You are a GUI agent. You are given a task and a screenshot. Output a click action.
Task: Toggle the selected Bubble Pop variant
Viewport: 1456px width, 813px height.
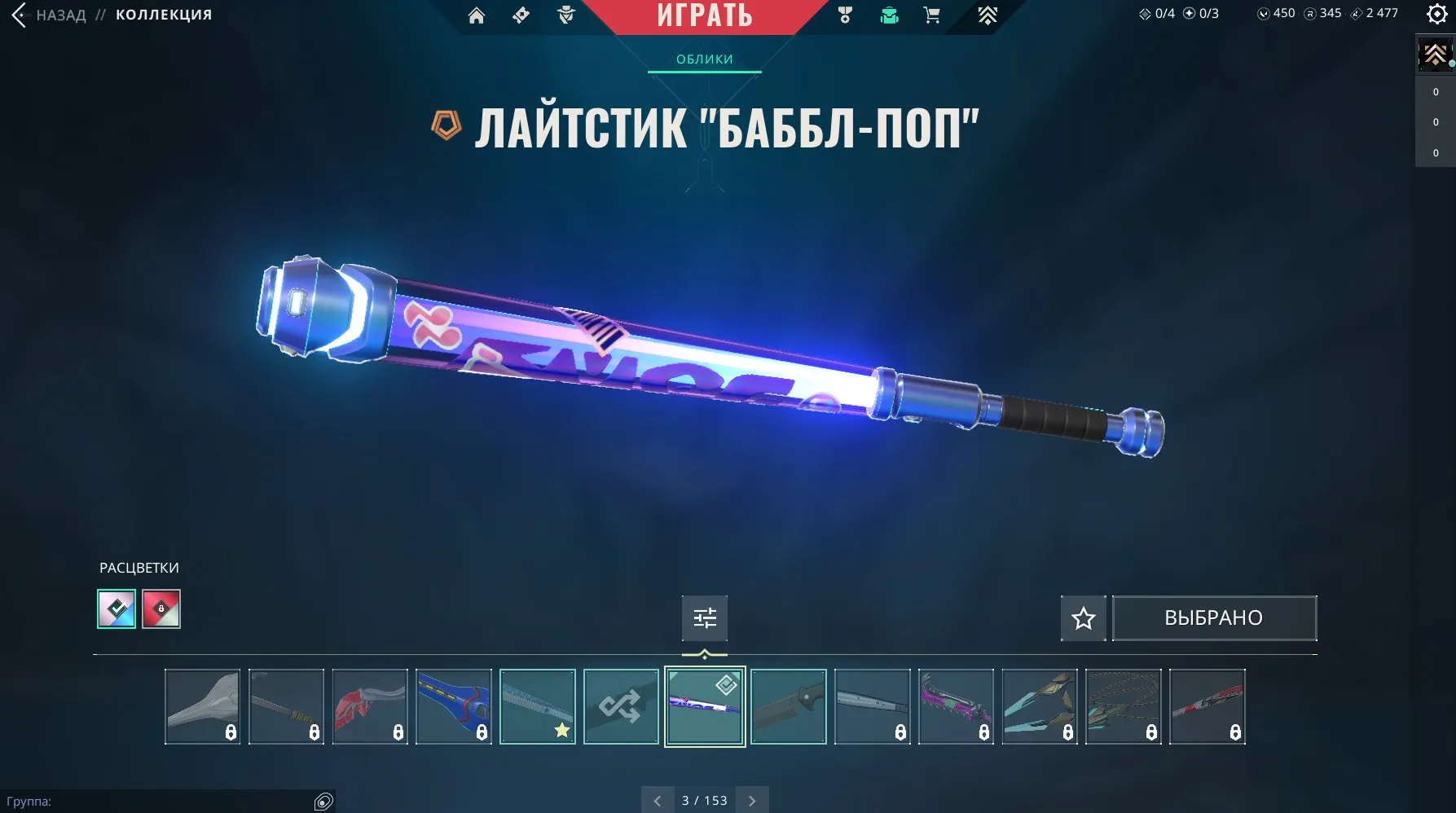pyautogui.click(x=704, y=706)
